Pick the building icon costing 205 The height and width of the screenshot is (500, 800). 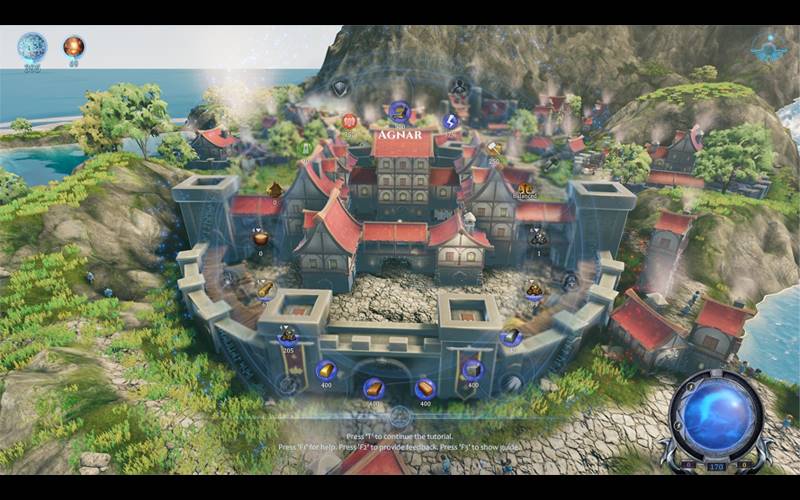click(289, 336)
